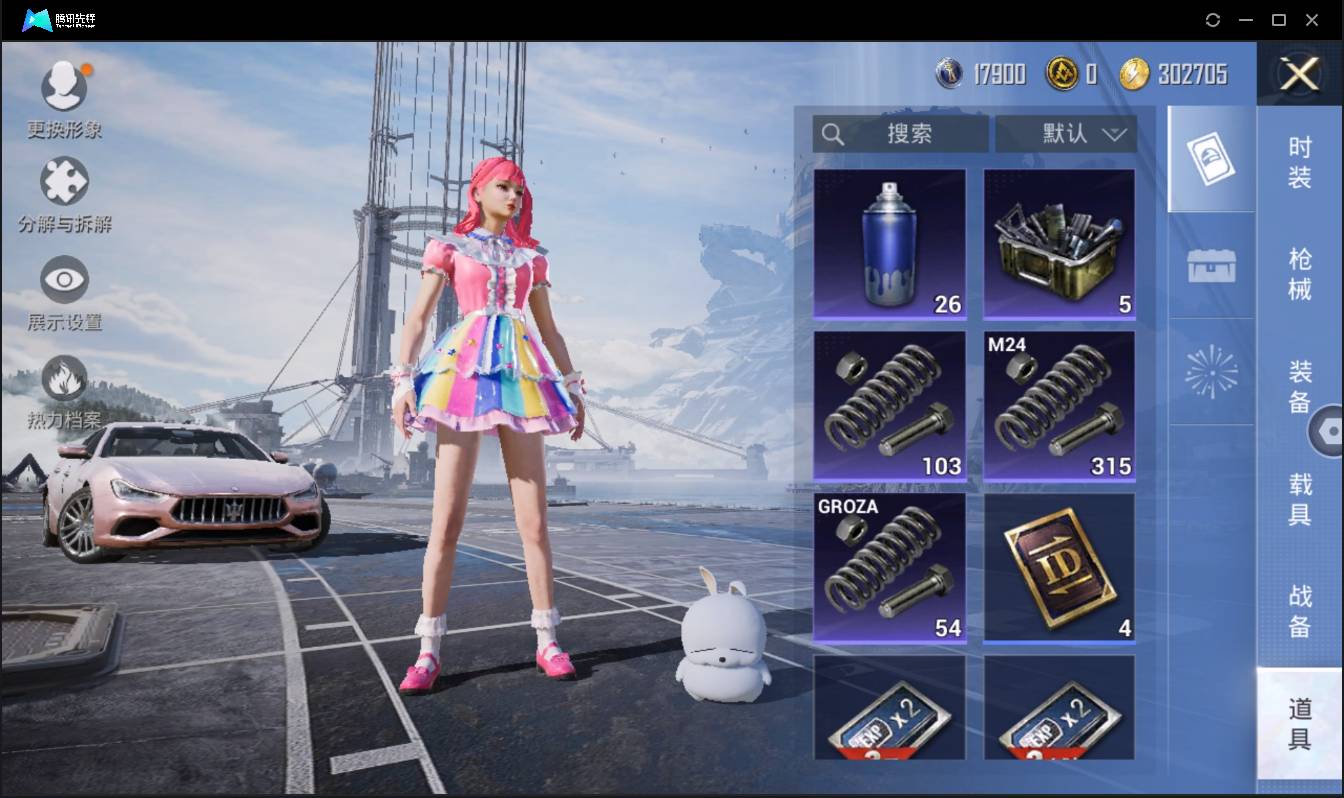1344x798 pixels.
Task: Open the 热力档案 flame icon
Action: pos(64,380)
